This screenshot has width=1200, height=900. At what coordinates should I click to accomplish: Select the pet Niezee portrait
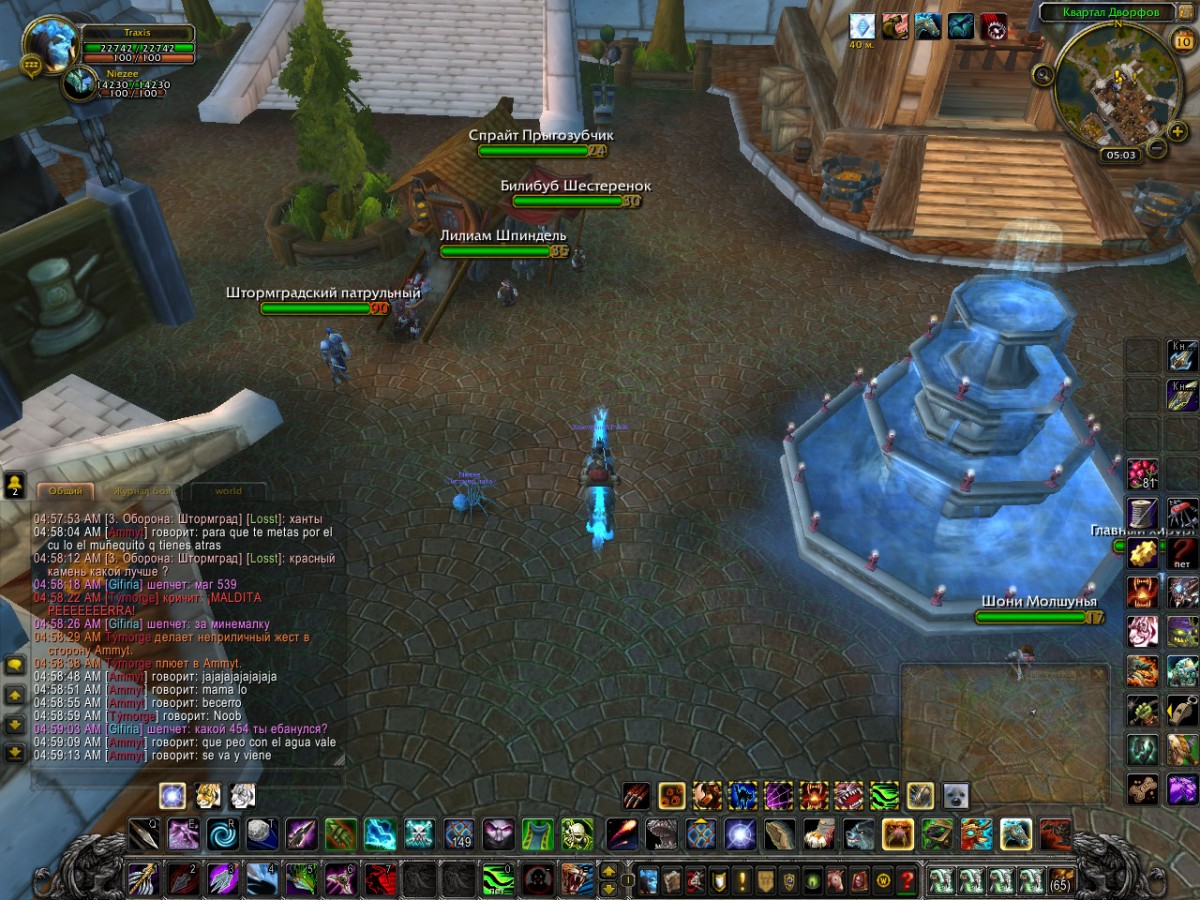point(79,84)
